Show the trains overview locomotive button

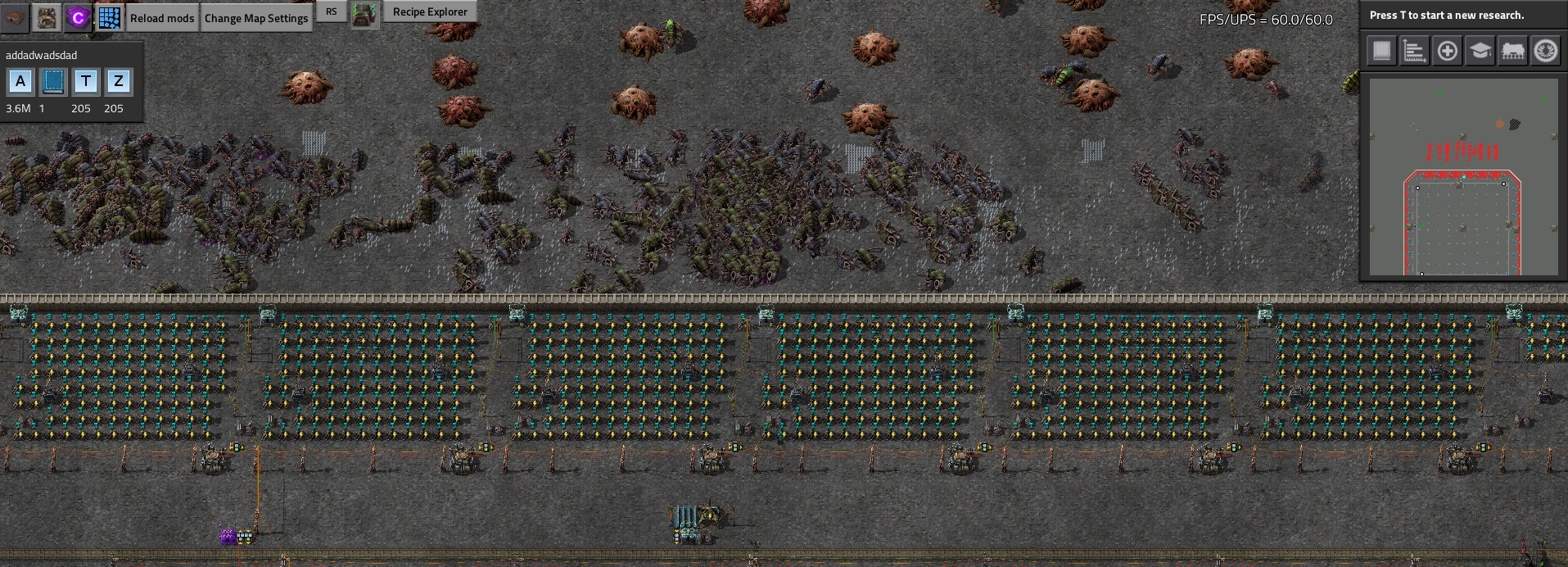point(1512,51)
